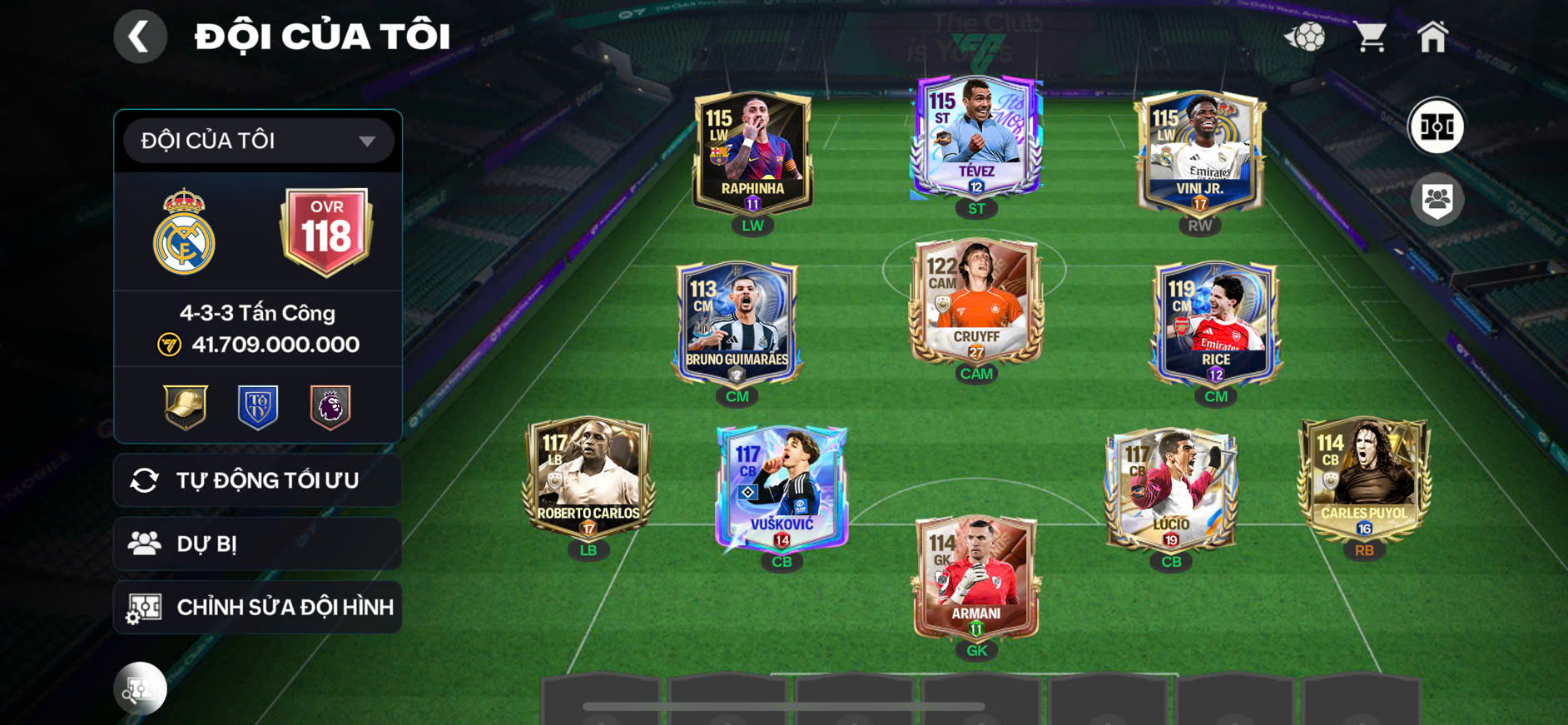Select Tự Động Tối Ưu menu entry
Viewport: 1568px width, 725px height.
click(266, 479)
